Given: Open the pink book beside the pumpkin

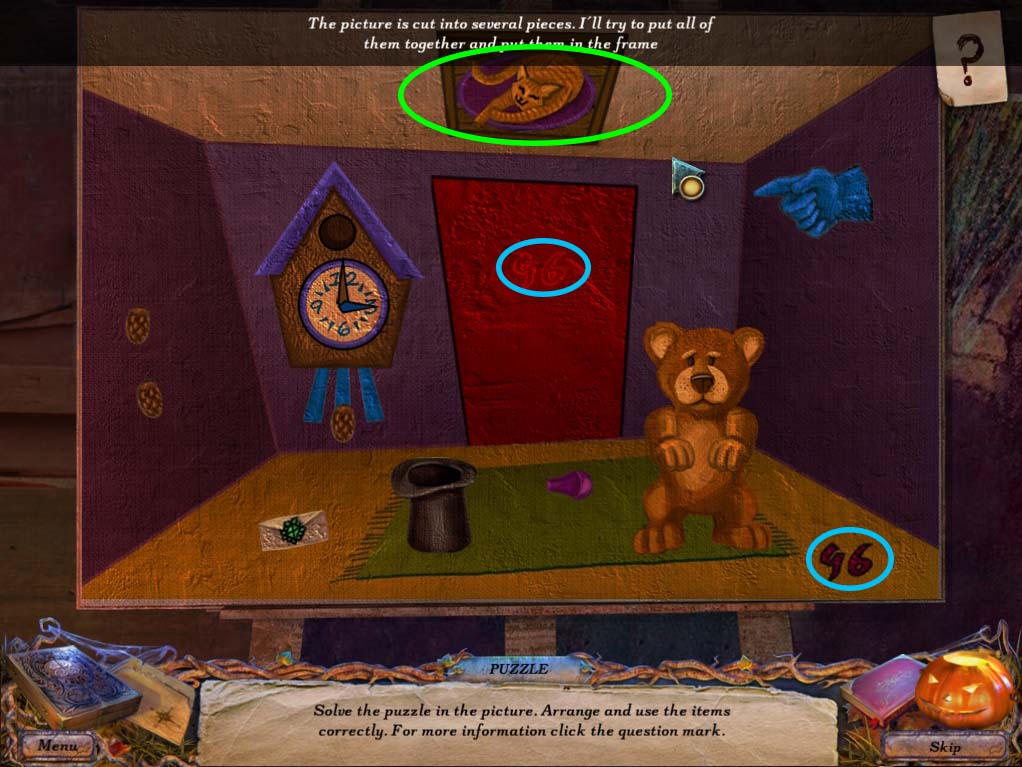Looking at the screenshot, I should [x=882, y=689].
